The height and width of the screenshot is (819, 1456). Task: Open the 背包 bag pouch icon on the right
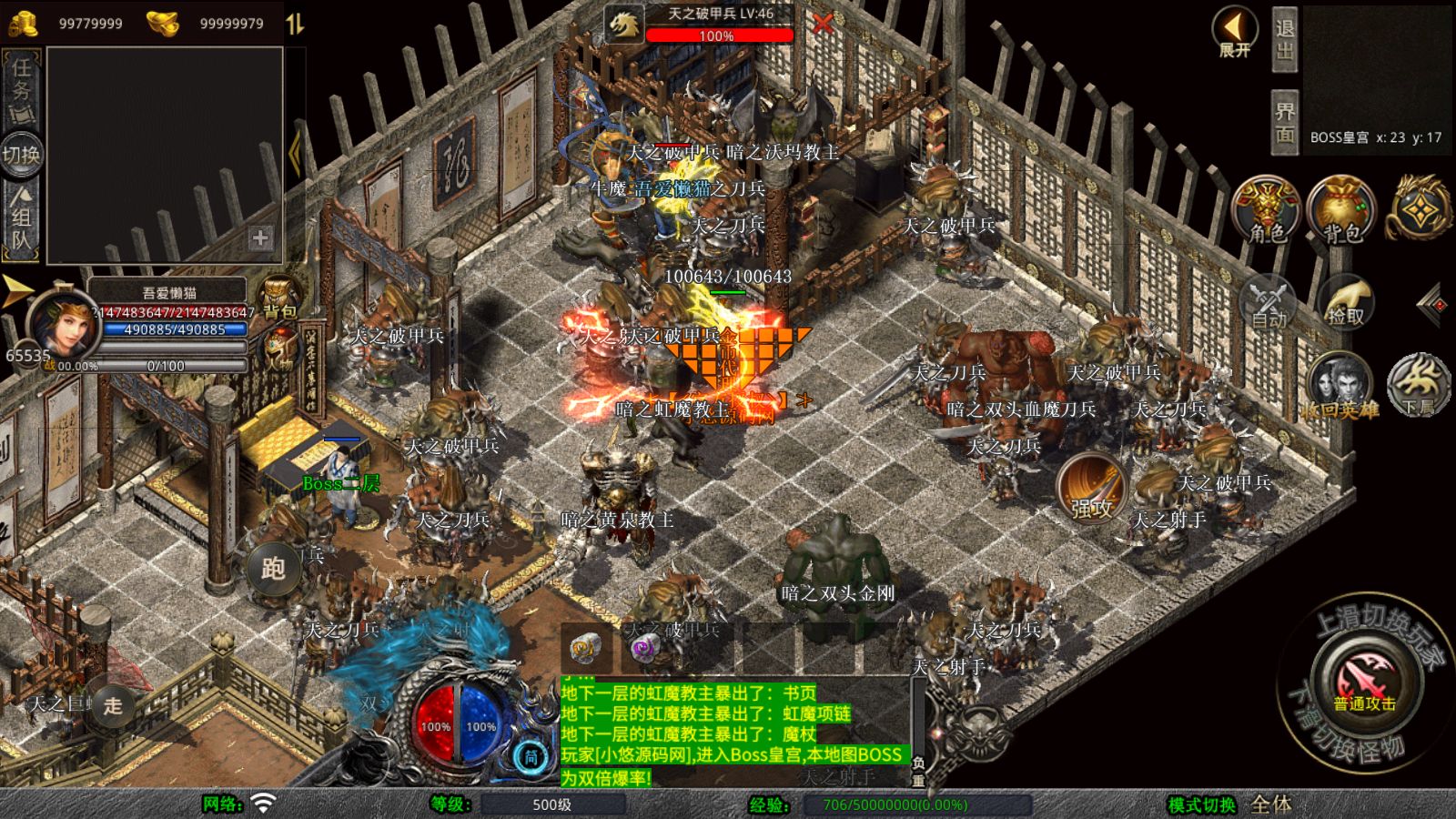(1341, 209)
